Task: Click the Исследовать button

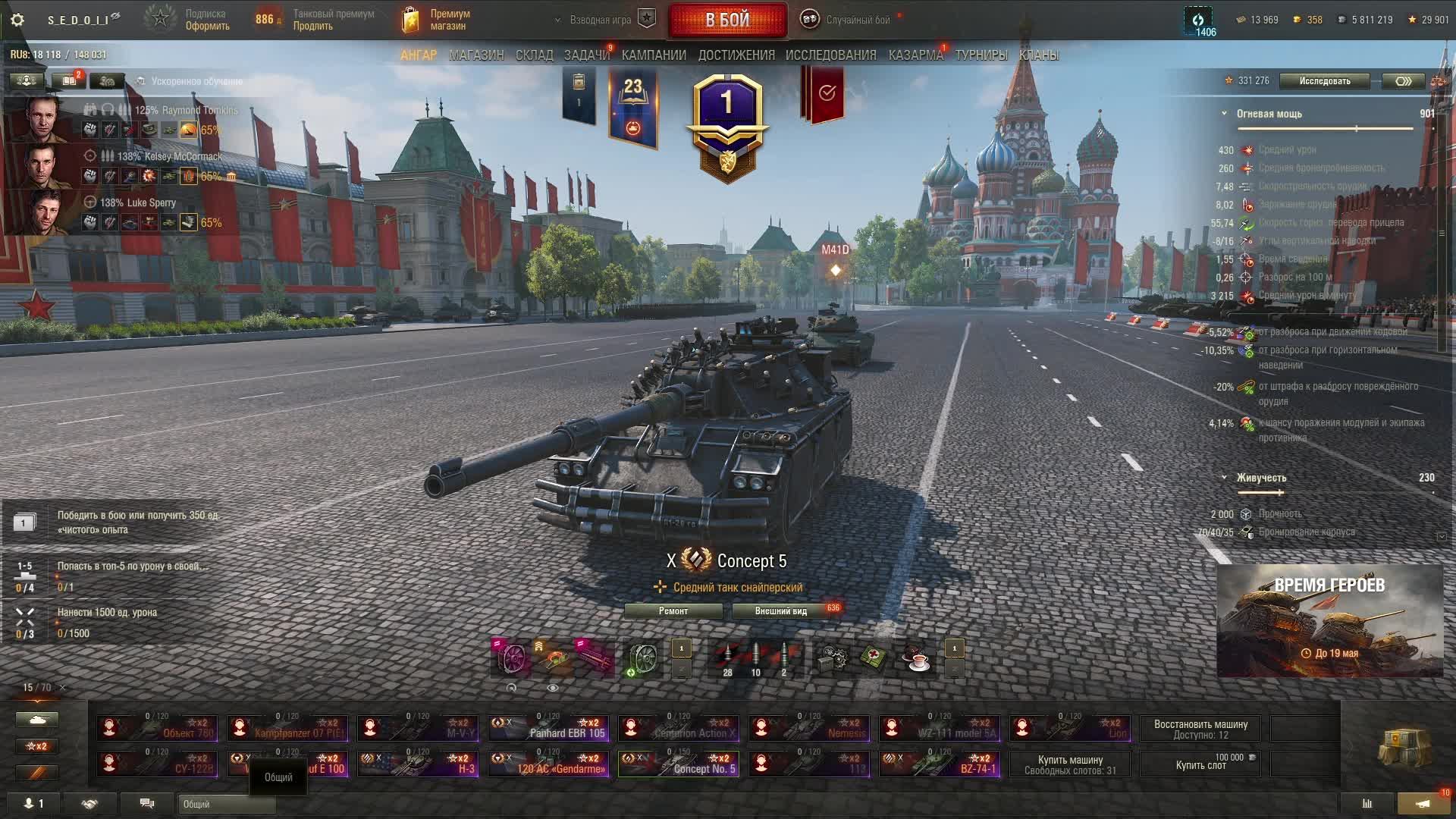Action: 1324,81
